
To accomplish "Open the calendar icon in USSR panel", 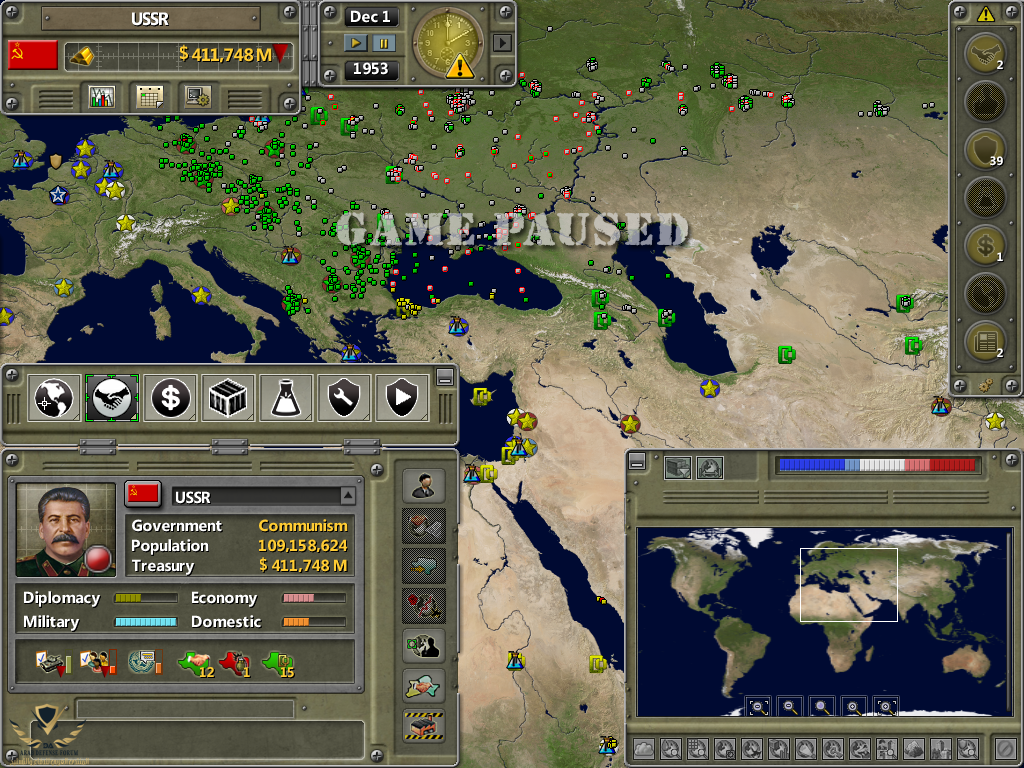I will point(150,97).
